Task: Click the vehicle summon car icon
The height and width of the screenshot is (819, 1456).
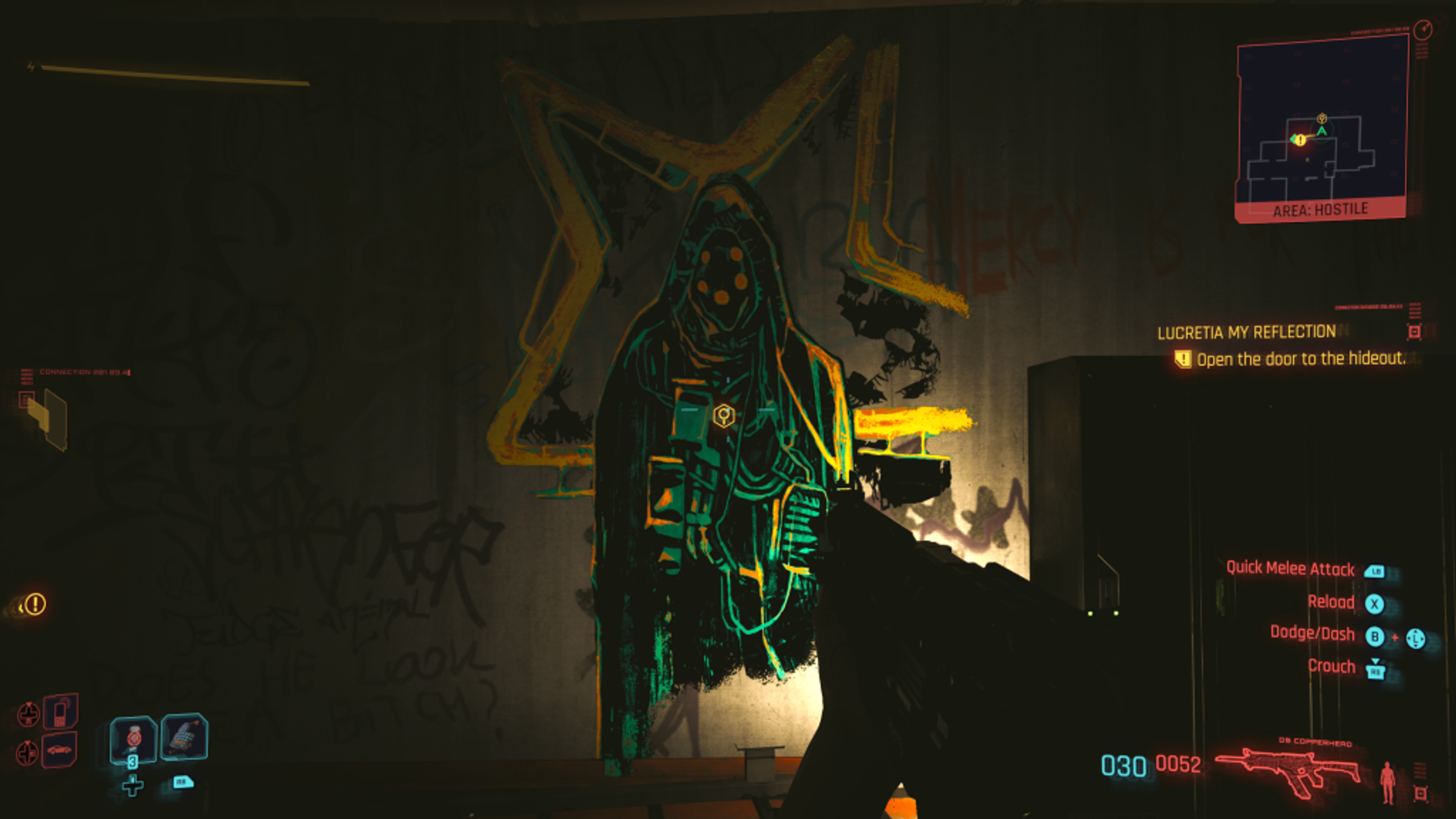Action: 58,751
